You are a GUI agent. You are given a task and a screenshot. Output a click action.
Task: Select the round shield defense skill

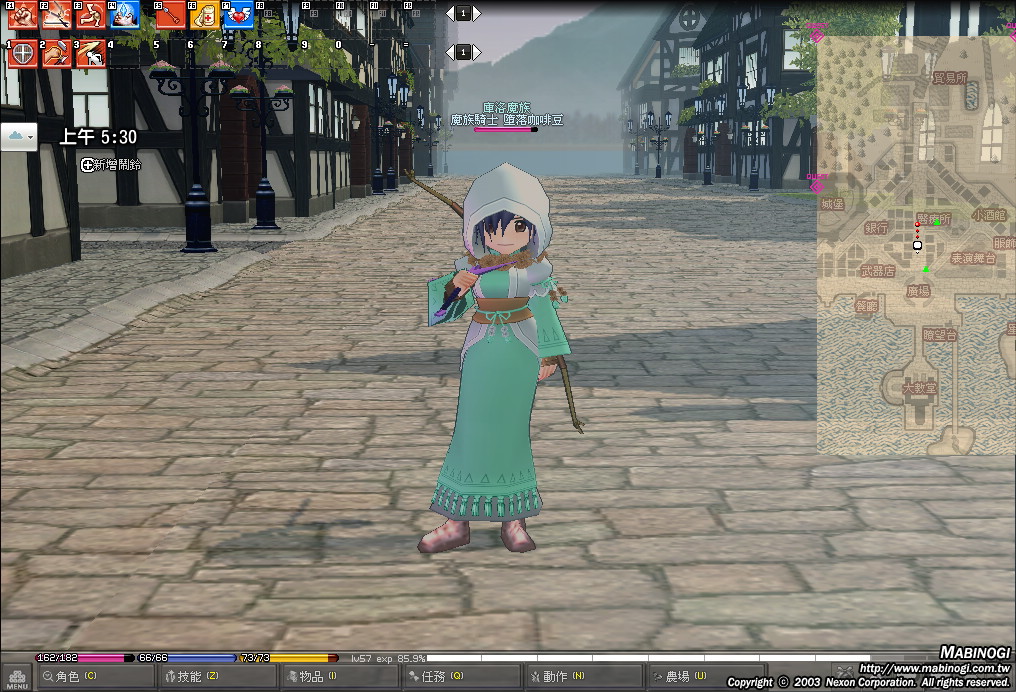(22, 54)
